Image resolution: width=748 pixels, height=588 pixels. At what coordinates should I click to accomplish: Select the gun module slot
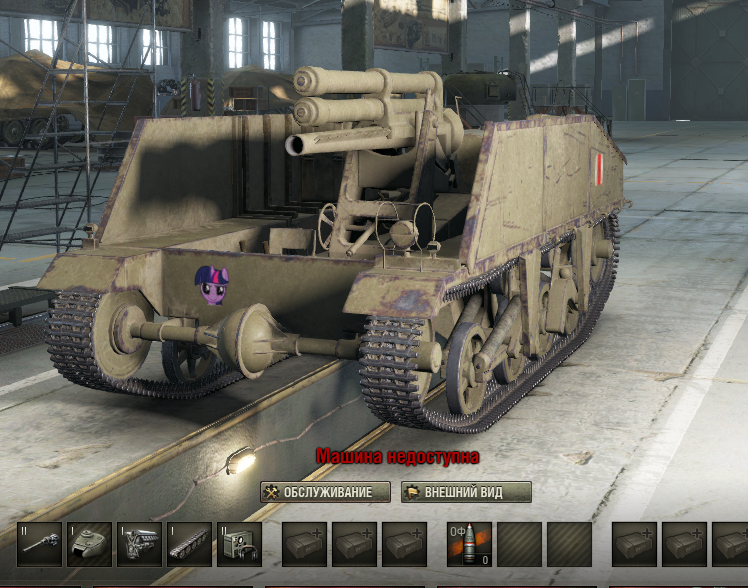39,544
